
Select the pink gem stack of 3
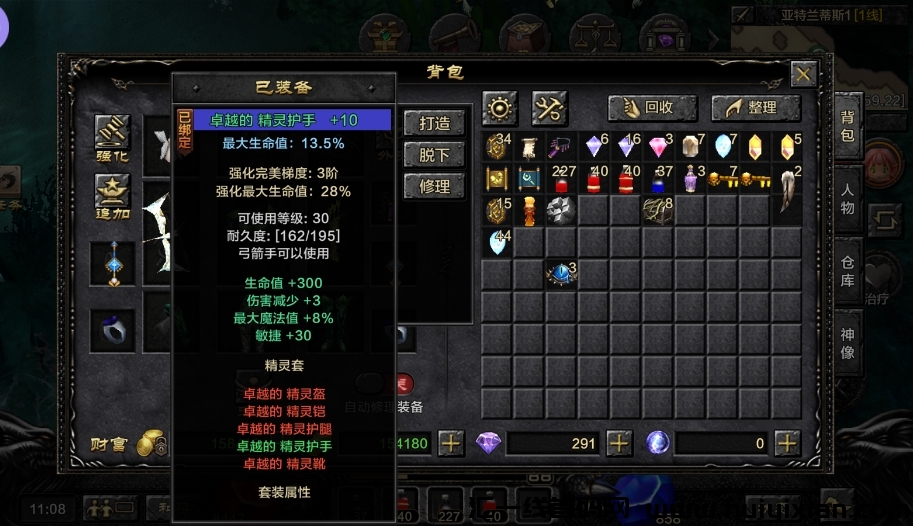tap(659, 148)
